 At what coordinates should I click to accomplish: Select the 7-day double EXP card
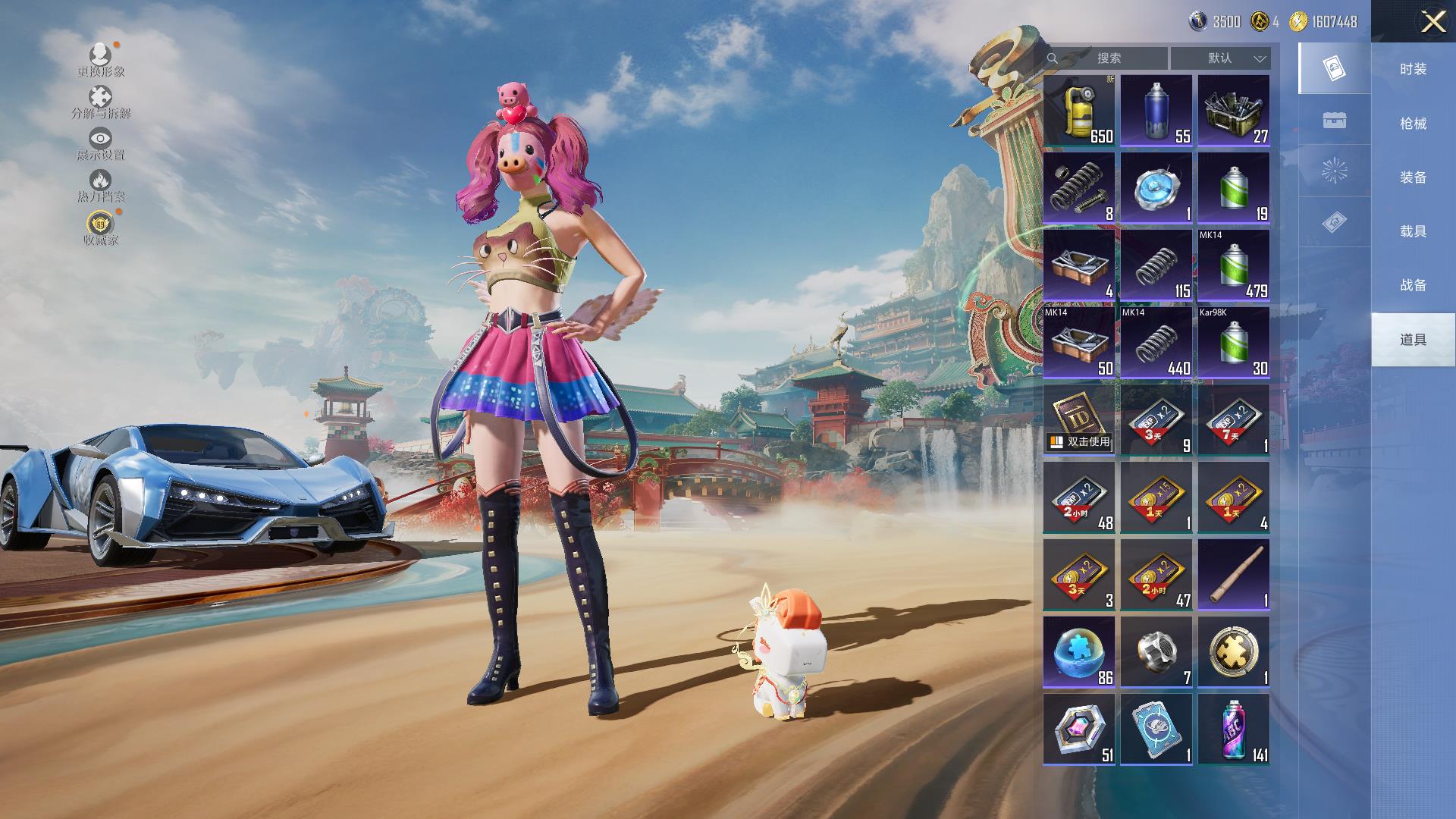(x=1234, y=419)
